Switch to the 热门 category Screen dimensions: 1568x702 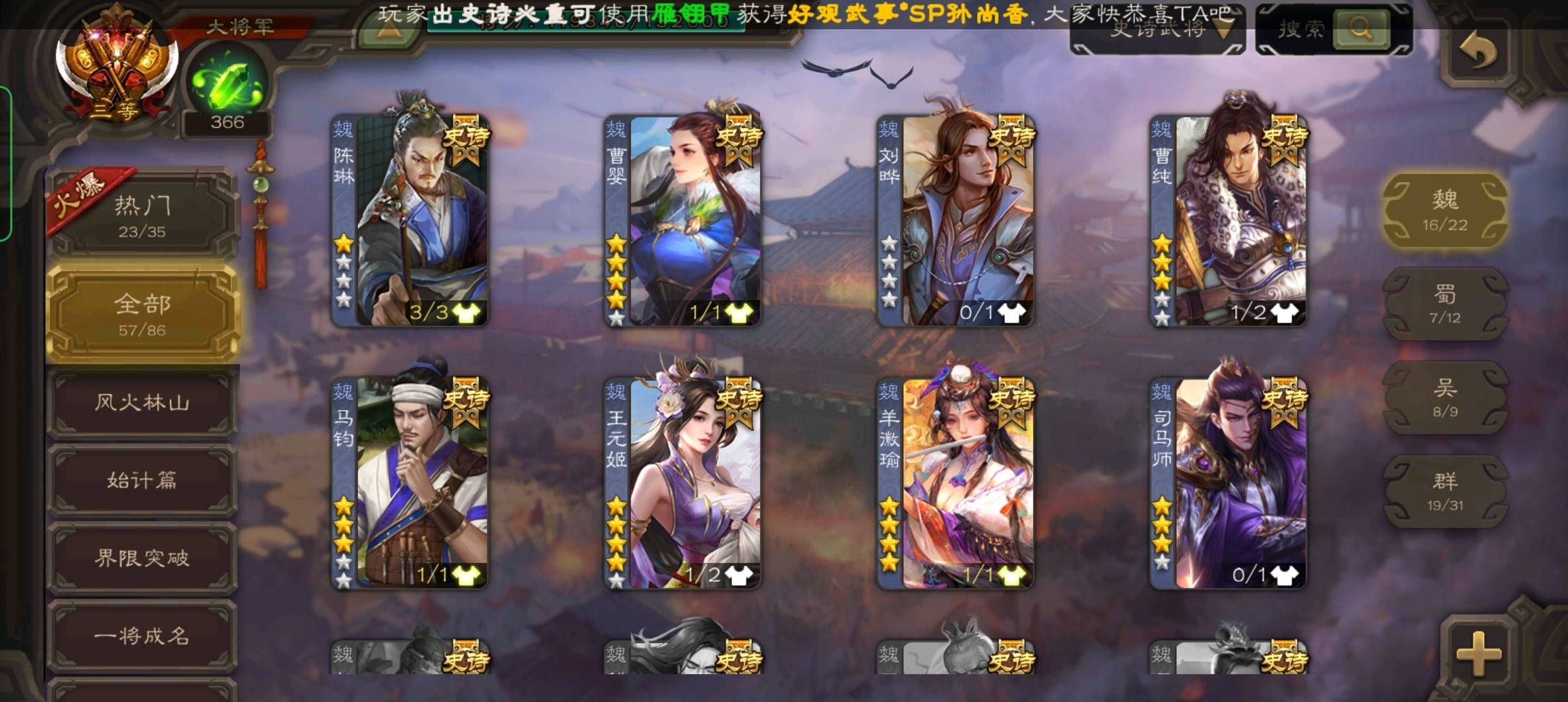(142, 214)
